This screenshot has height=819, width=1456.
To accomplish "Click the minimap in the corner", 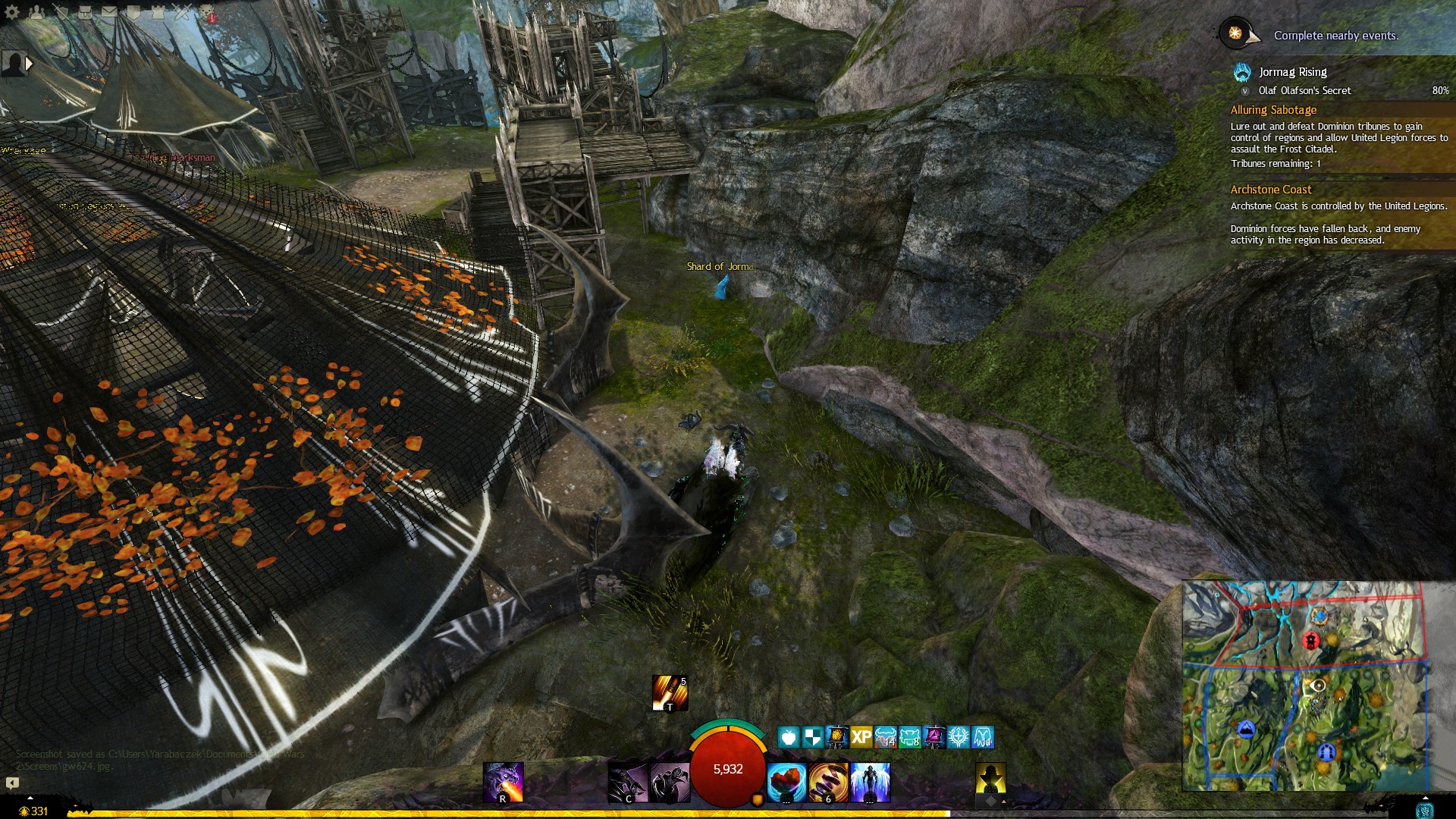I will tap(1306, 686).
